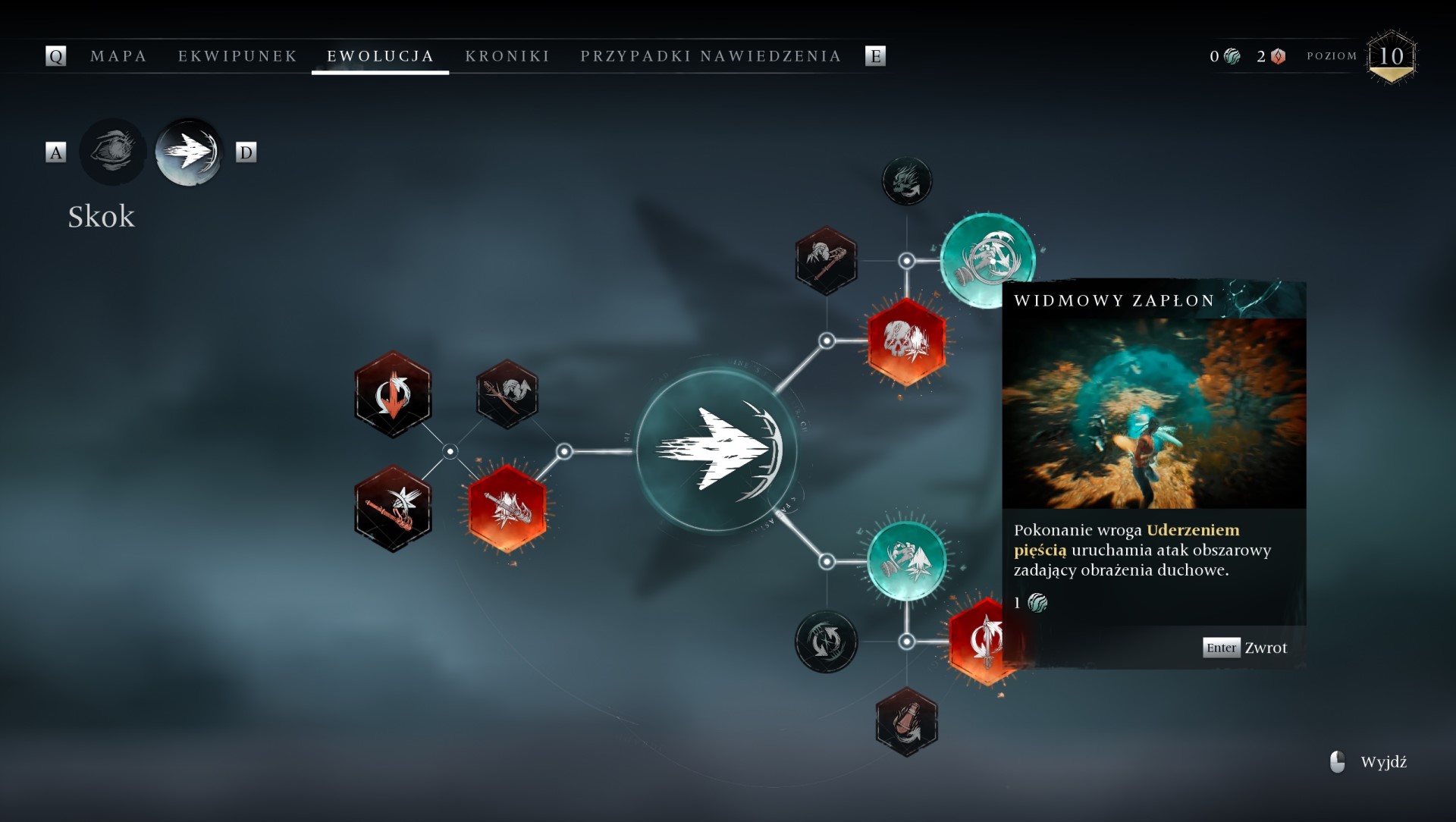Select the EWOLUCJA tab
Viewport: 1456px width, 822px height.
click(380, 56)
